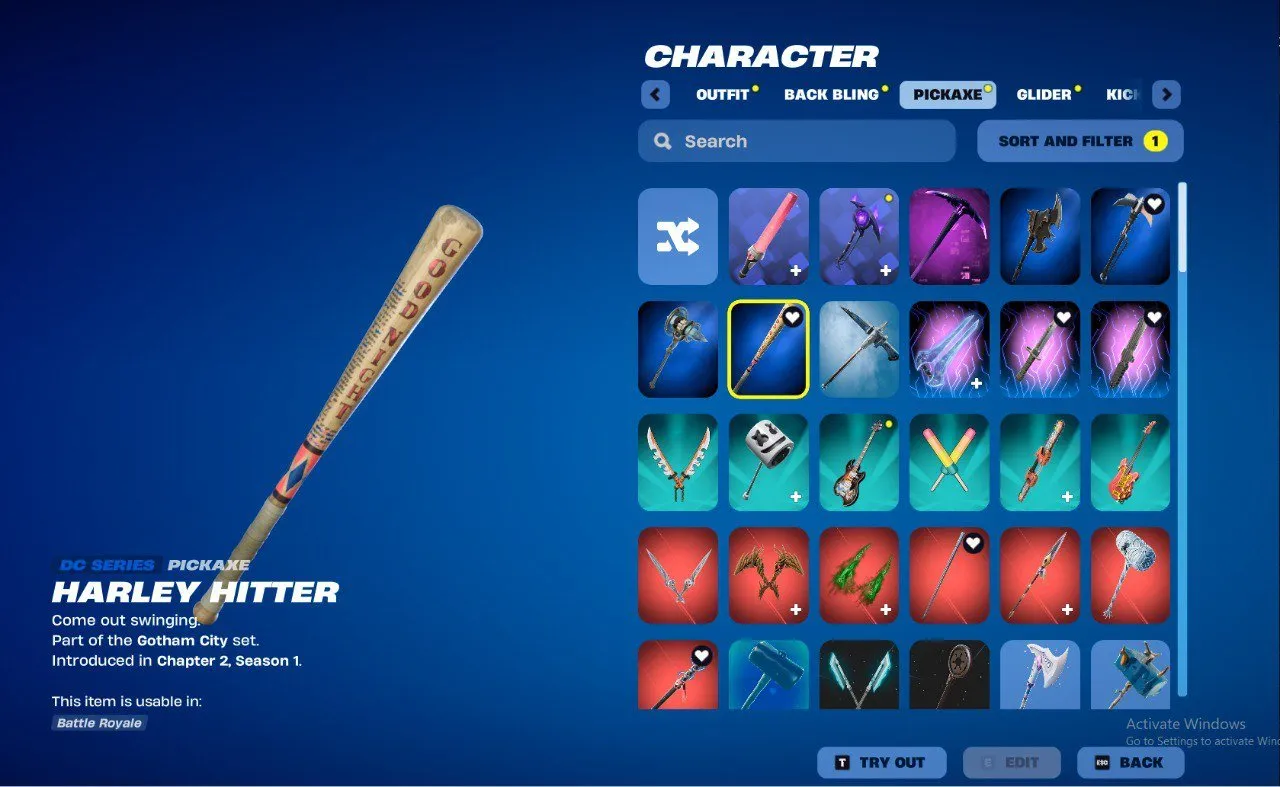Click the search magnifier icon
Viewport: 1280px width, 787px height.
662,141
